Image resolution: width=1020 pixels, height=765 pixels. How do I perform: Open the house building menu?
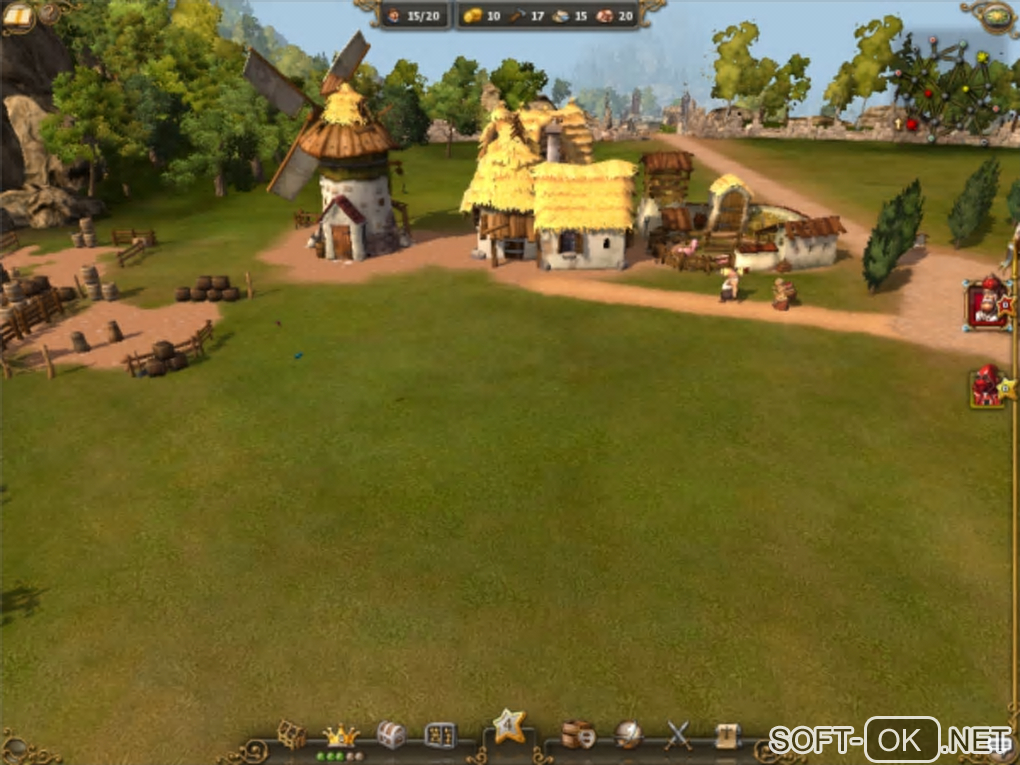point(291,735)
